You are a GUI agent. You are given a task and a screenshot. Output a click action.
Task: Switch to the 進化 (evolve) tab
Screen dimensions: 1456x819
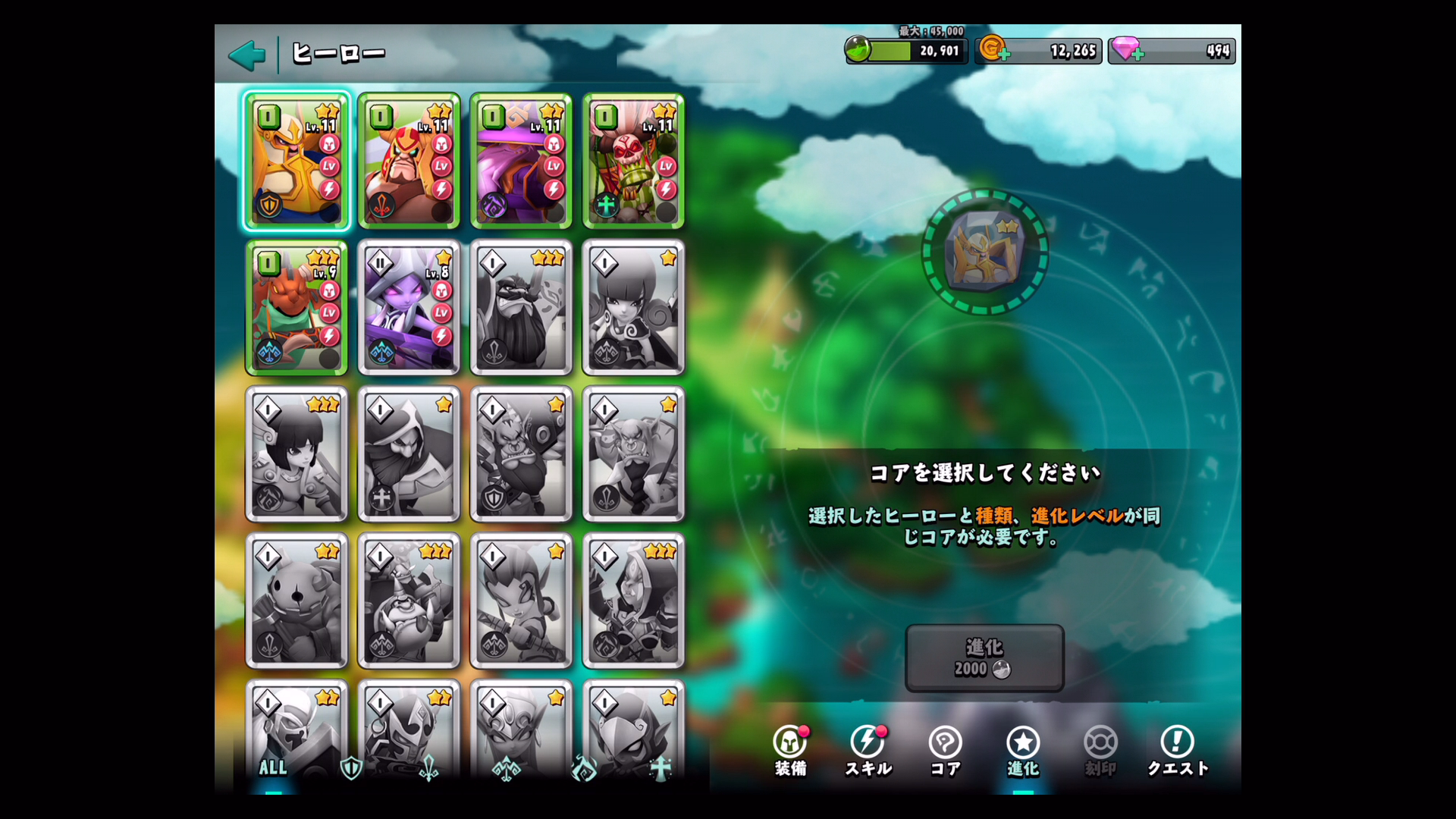(1023, 751)
